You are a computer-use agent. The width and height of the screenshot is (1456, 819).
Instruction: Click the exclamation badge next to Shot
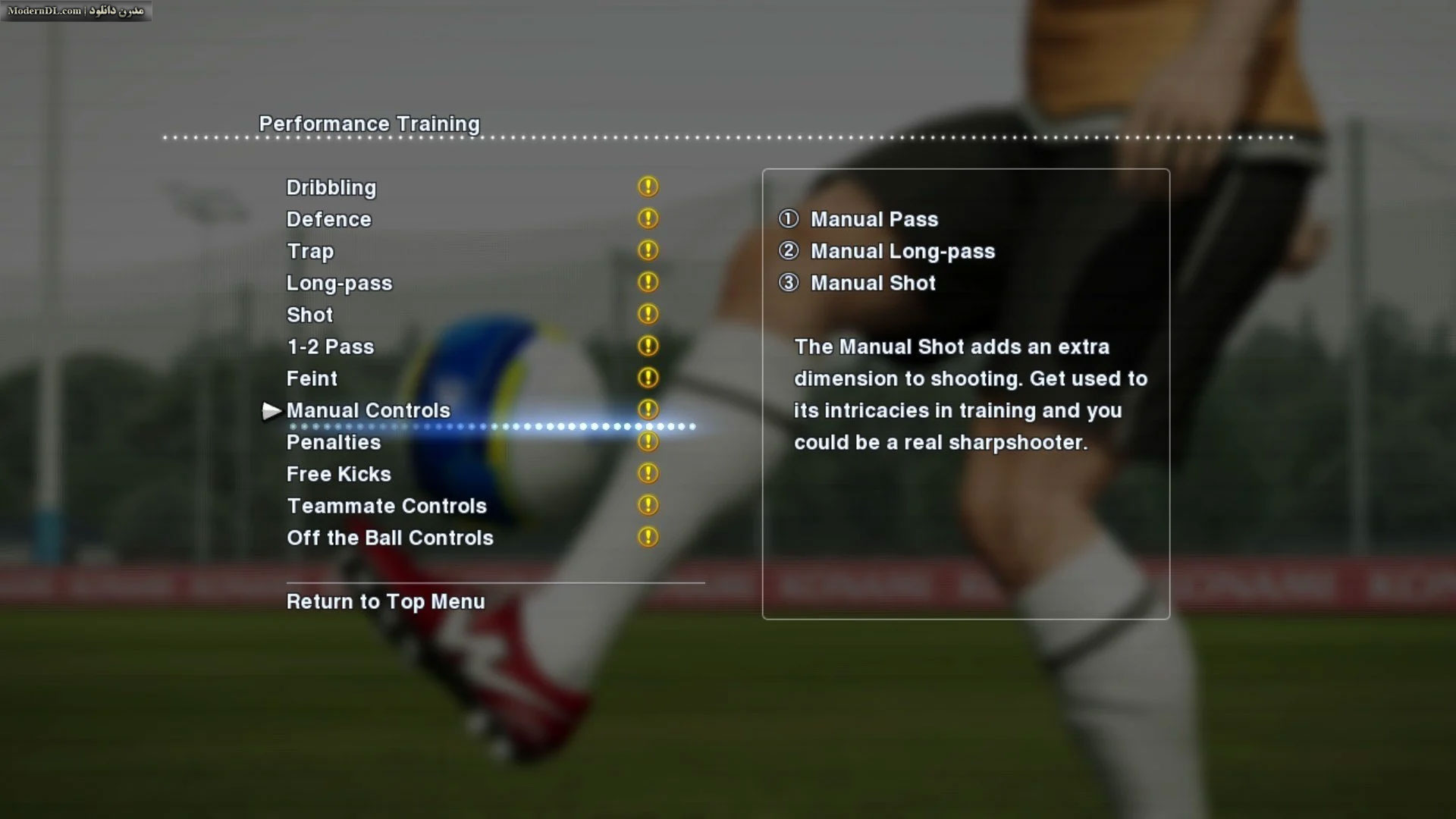tap(648, 314)
